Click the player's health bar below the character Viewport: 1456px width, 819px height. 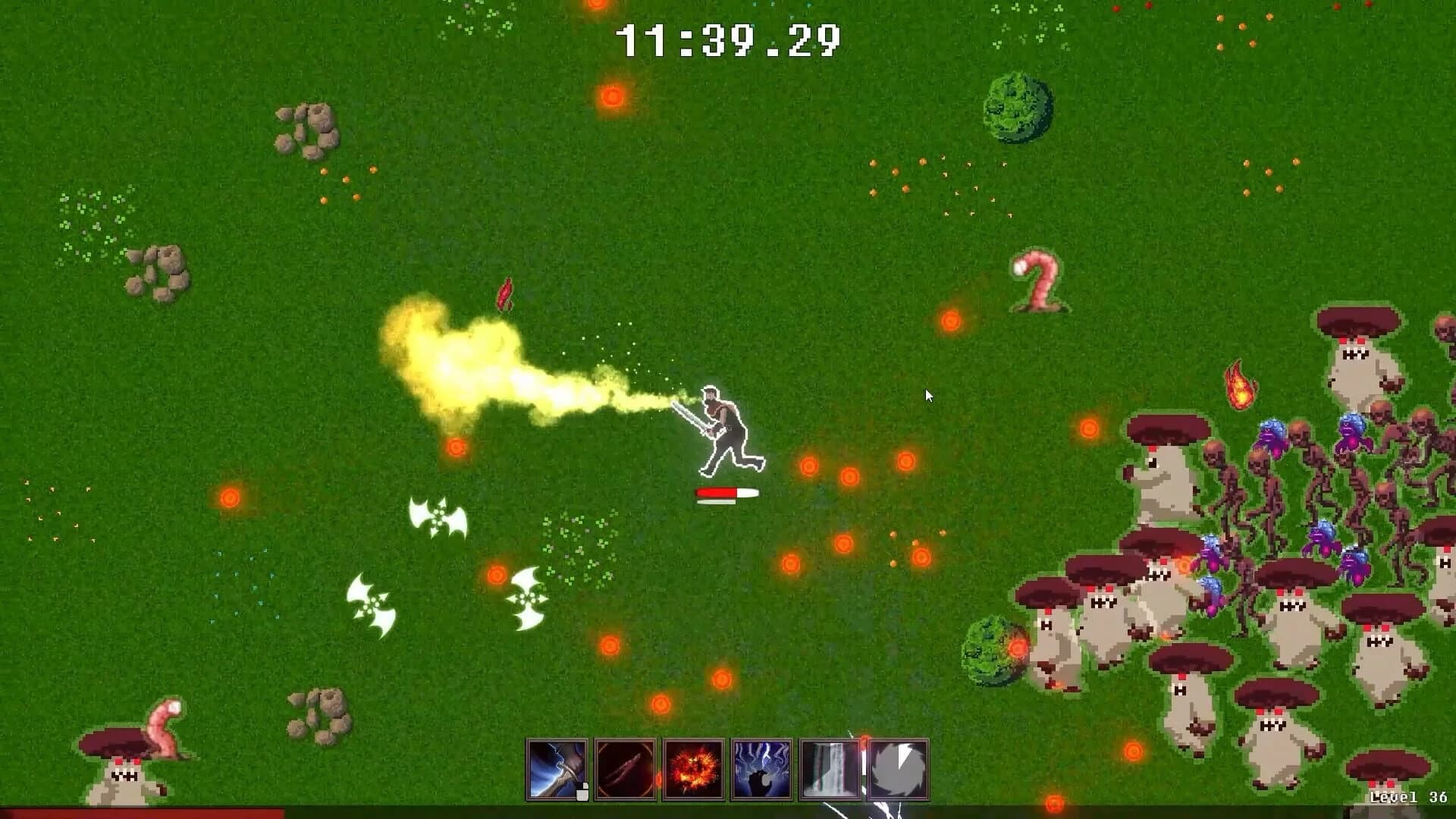726,492
